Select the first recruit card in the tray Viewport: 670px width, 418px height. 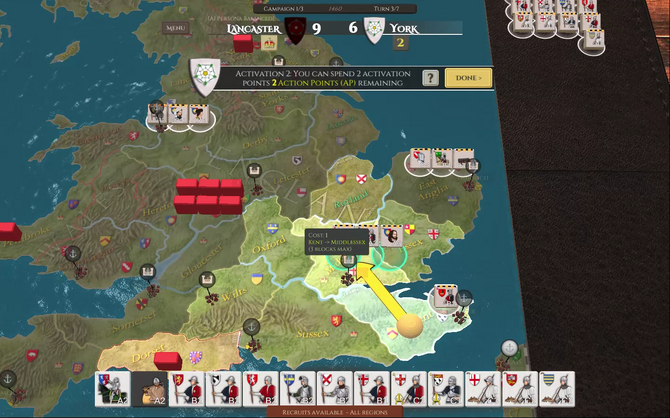tap(112, 388)
